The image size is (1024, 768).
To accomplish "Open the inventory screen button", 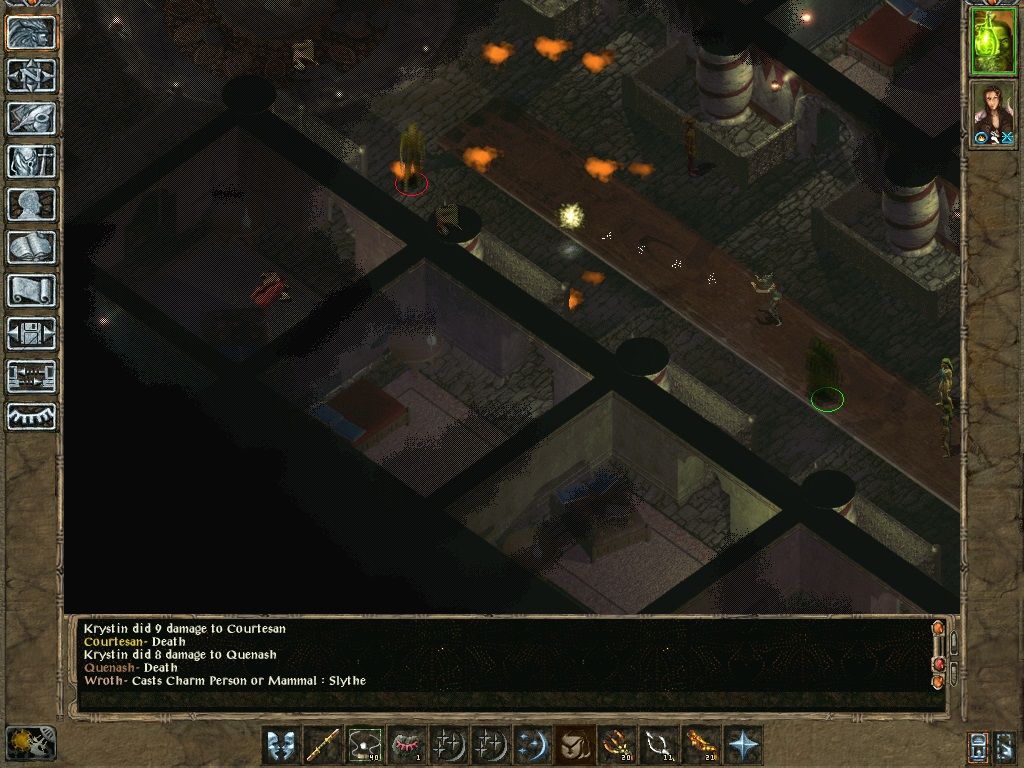I will pyautogui.click(x=31, y=161).
